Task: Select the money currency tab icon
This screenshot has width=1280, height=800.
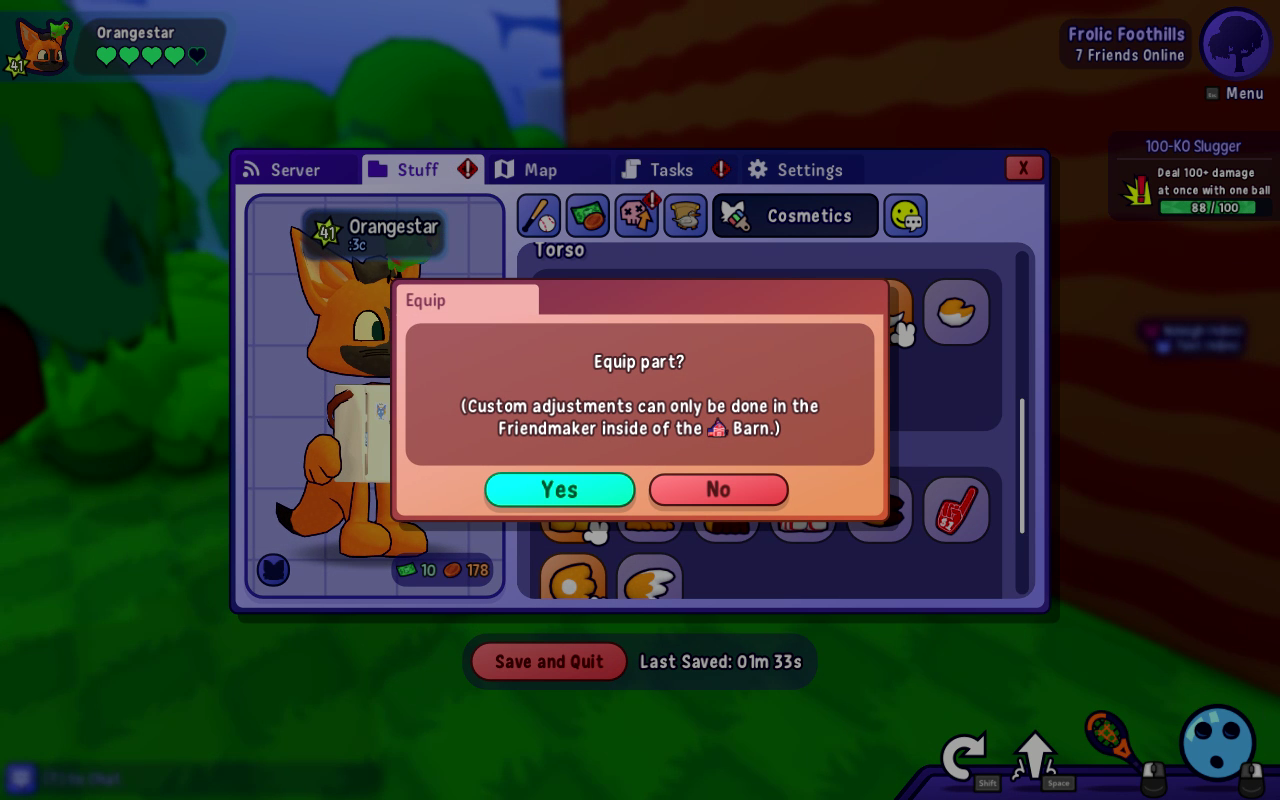Action: pyautogui.click(x=587, y=215)
